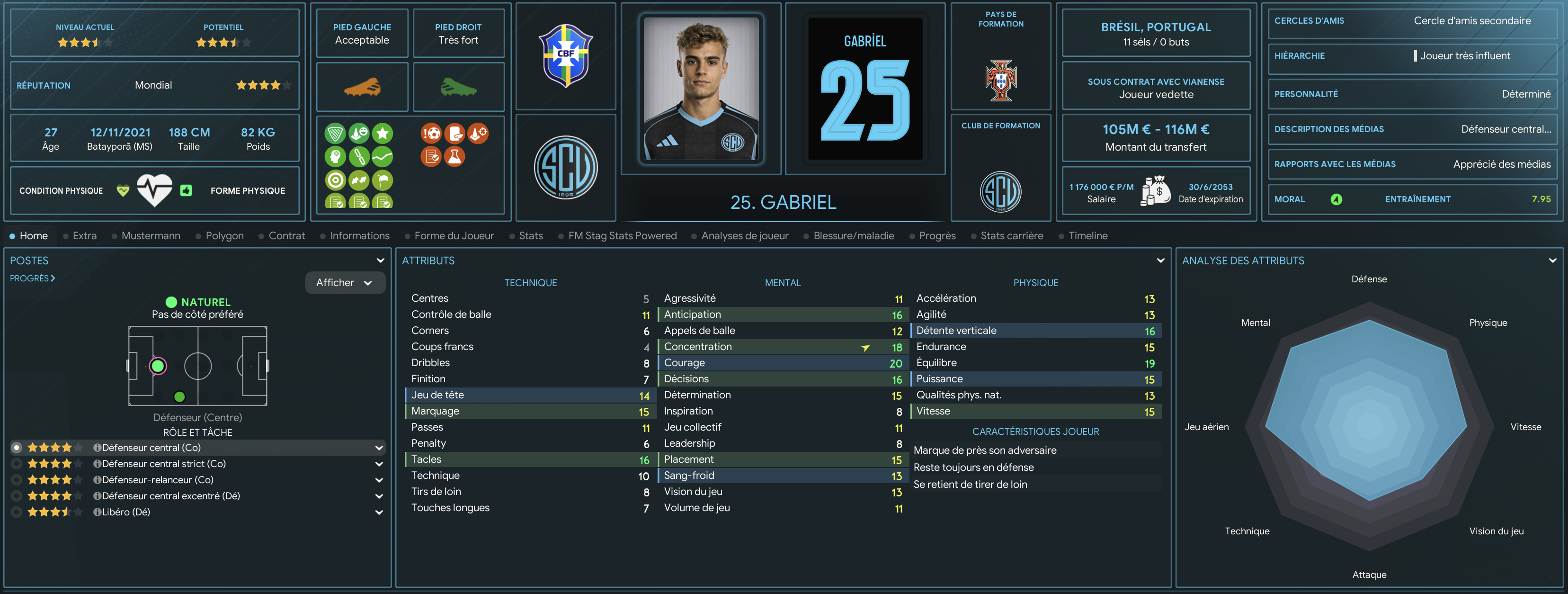Switch to the Extra tab
1568x594 pixels.
click(84, 236)
